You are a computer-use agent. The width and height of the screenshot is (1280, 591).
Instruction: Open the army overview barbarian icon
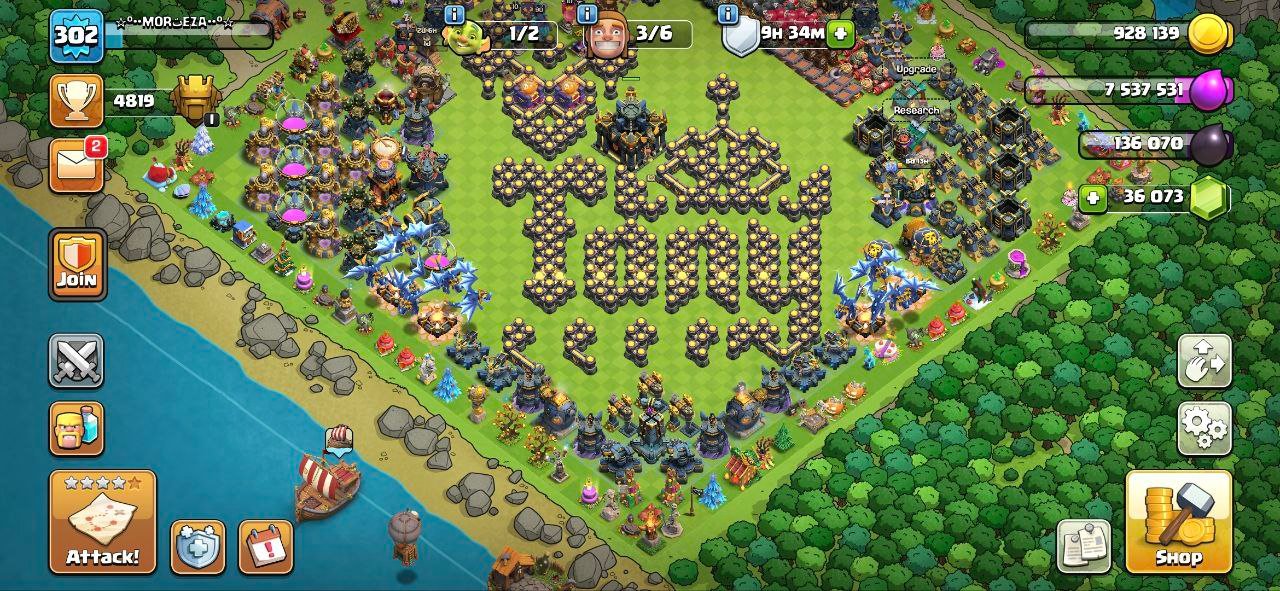pos(77,428)
